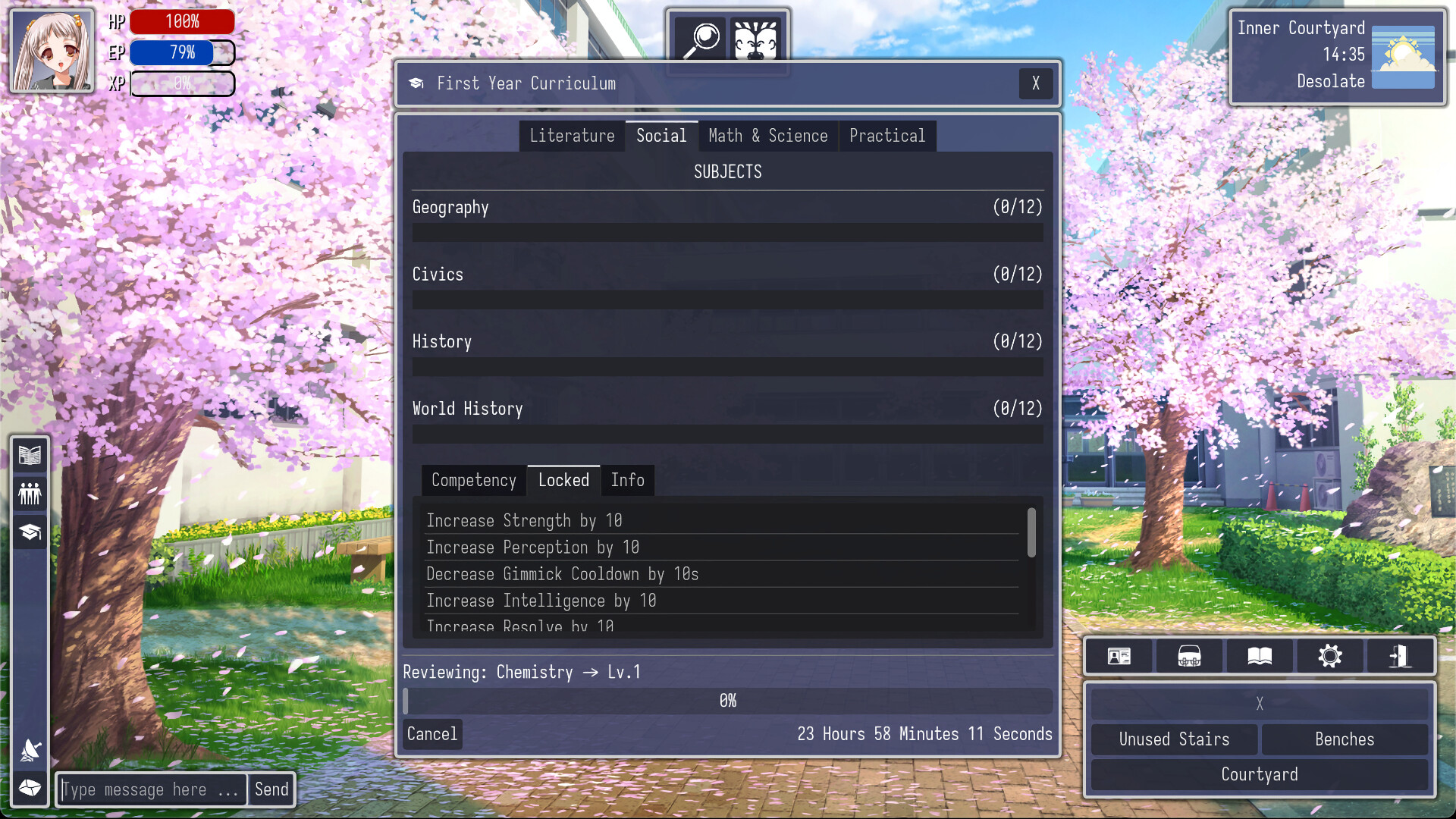Click the exit door icon
Screen dimensions: 1456x819
[1400, 656]
